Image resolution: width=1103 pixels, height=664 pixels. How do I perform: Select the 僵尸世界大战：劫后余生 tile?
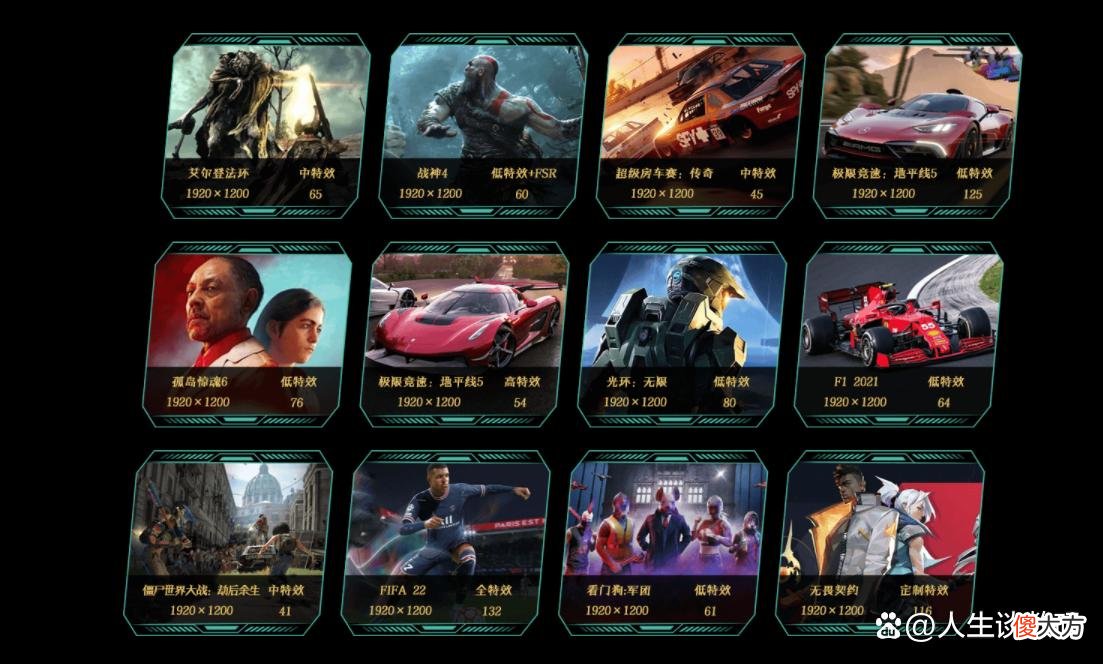point(233,542)
